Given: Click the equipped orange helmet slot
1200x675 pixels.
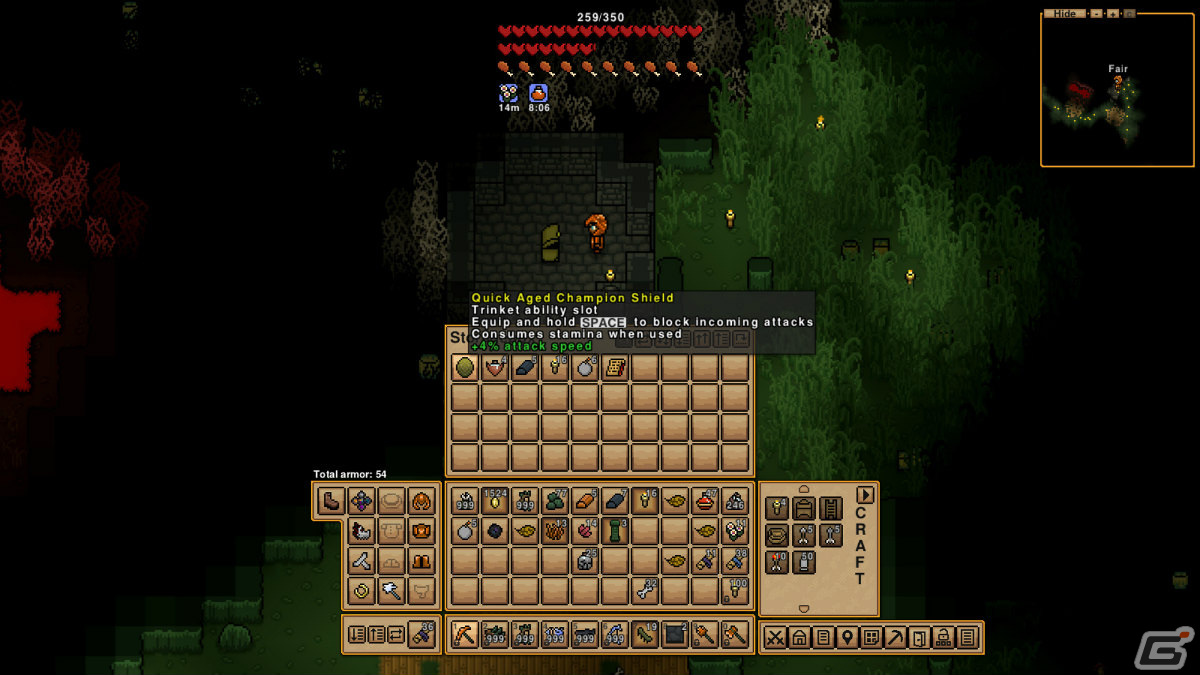Looking at the screenshot, I should tap(422, 501).
